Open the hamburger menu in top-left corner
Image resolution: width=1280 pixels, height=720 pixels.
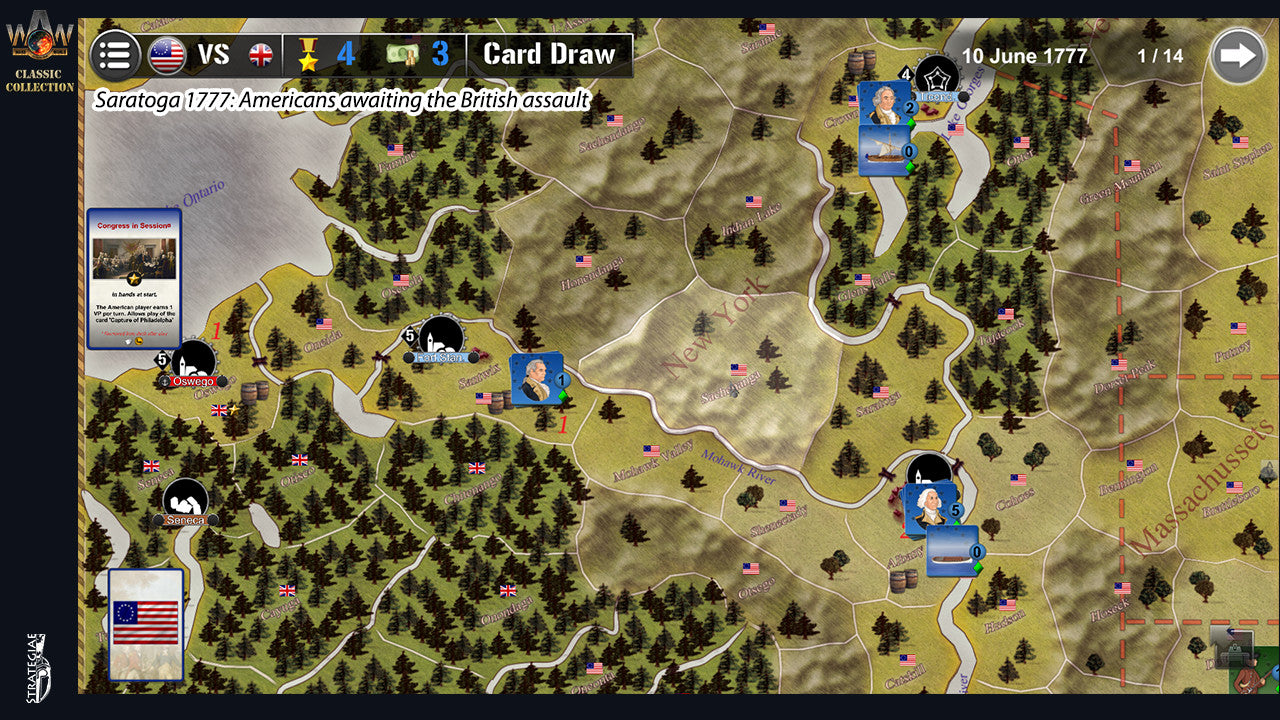pos(116,55)
